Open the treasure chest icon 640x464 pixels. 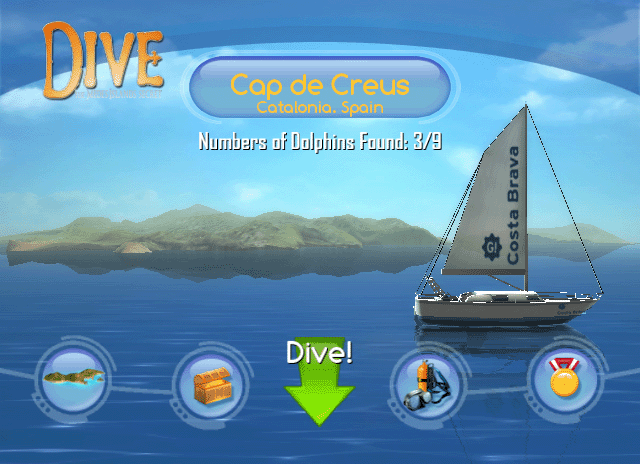[209, 384]
